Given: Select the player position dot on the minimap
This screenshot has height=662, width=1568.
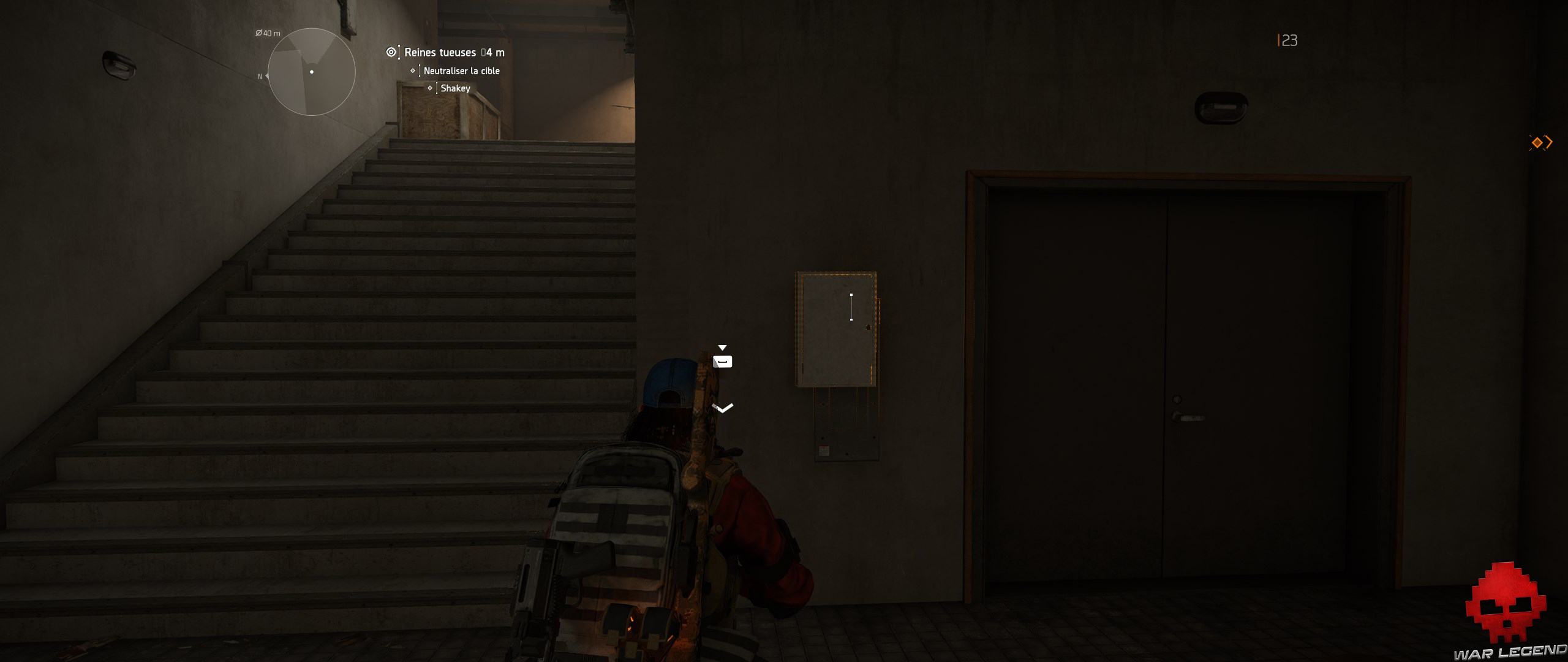Looking at the screenshot, I should click(x=312, y=72).
